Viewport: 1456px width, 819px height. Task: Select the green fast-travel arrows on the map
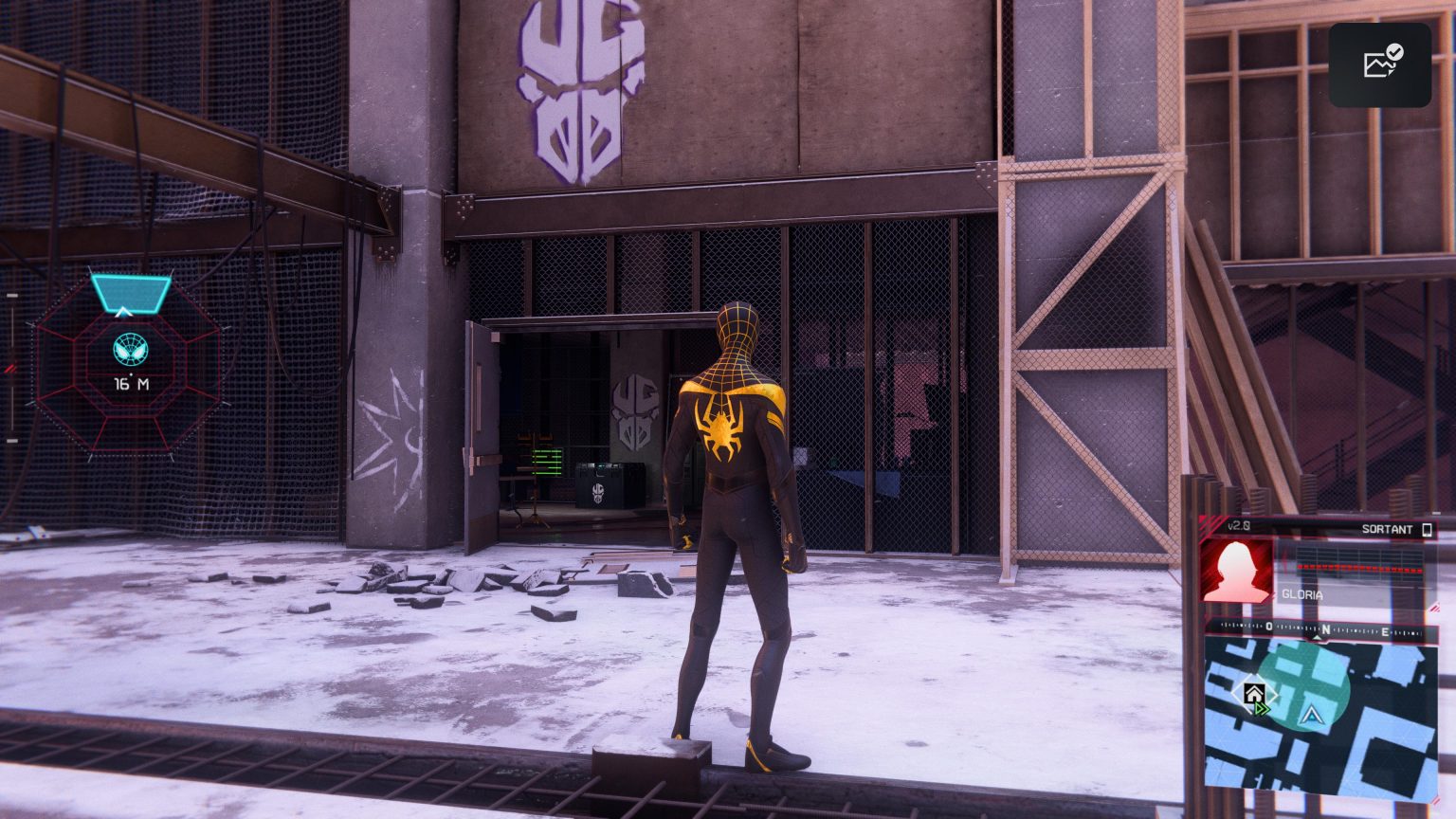coord(1261,709)
